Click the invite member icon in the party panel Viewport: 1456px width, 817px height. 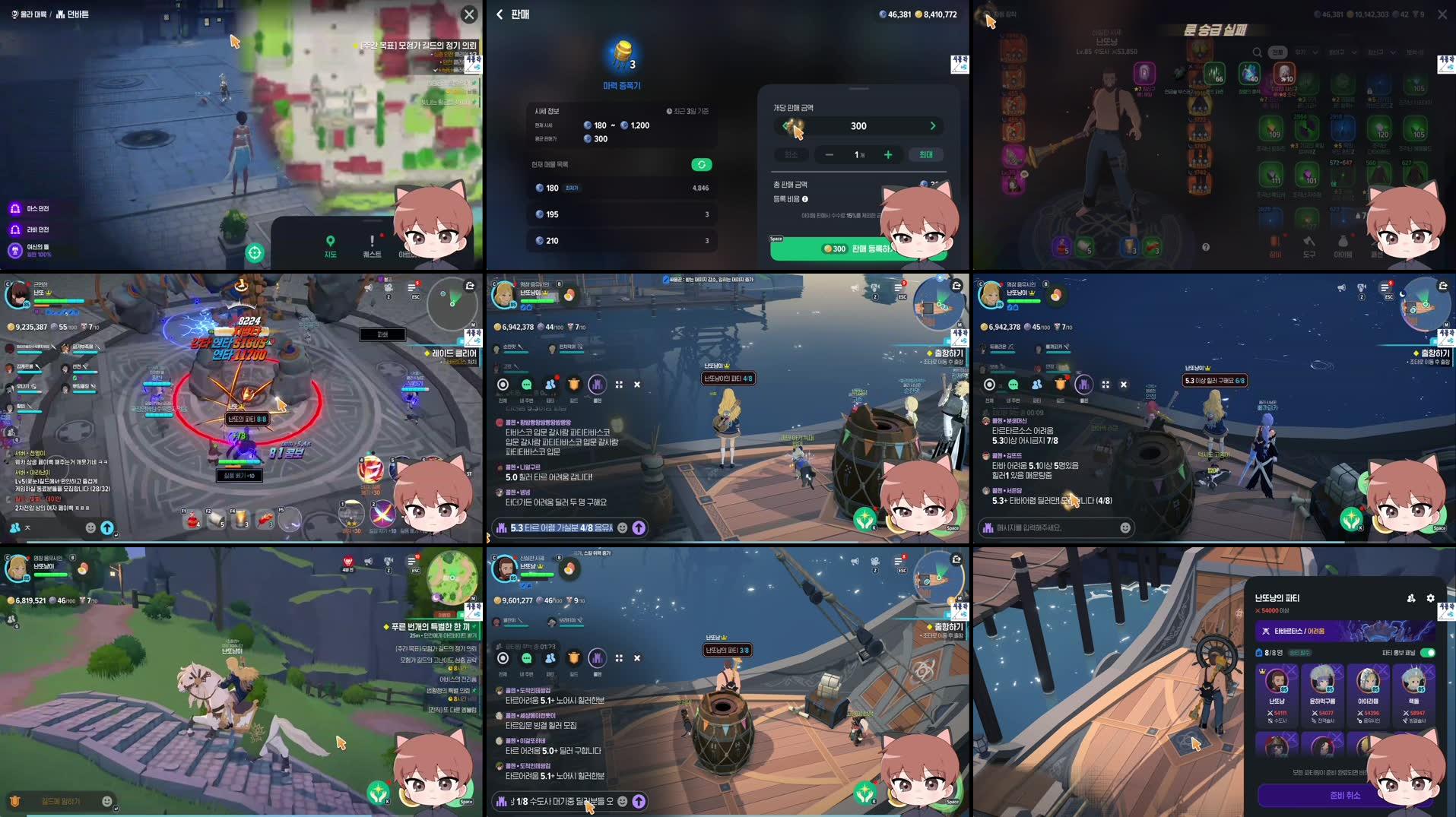[1413, 598]
